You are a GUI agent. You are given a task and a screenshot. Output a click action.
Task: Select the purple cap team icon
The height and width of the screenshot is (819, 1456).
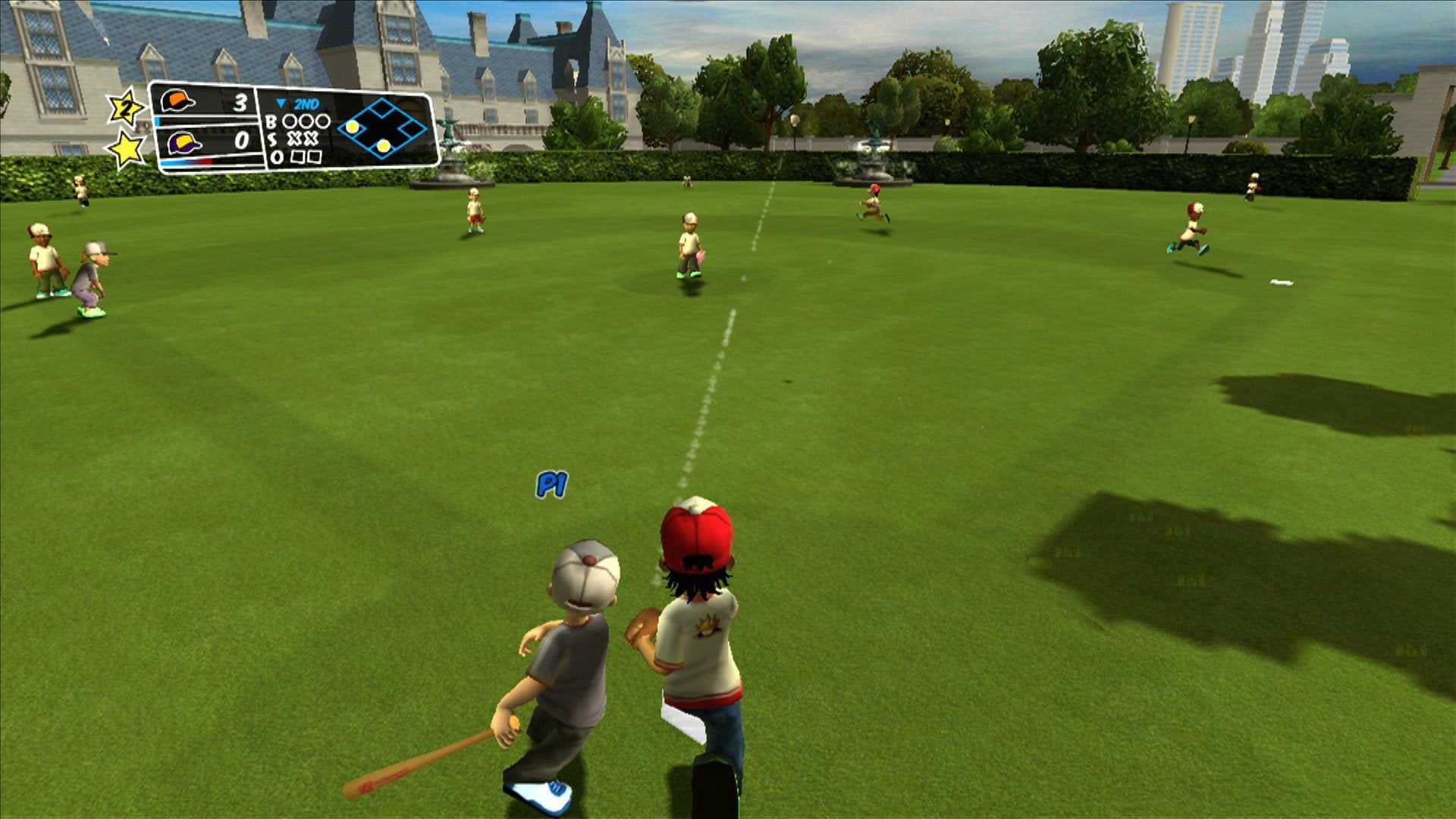coord(183,143)
